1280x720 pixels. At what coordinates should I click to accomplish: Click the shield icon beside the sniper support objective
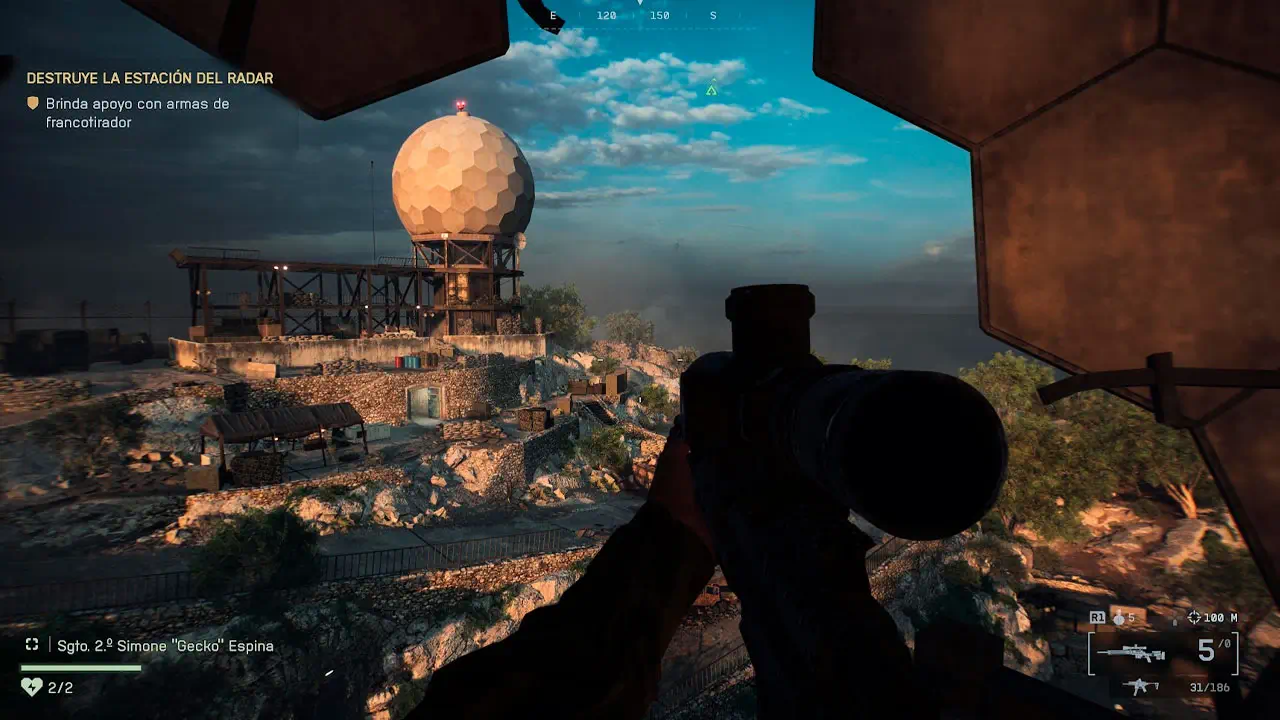pyautogui.click(x=33, y=103)
